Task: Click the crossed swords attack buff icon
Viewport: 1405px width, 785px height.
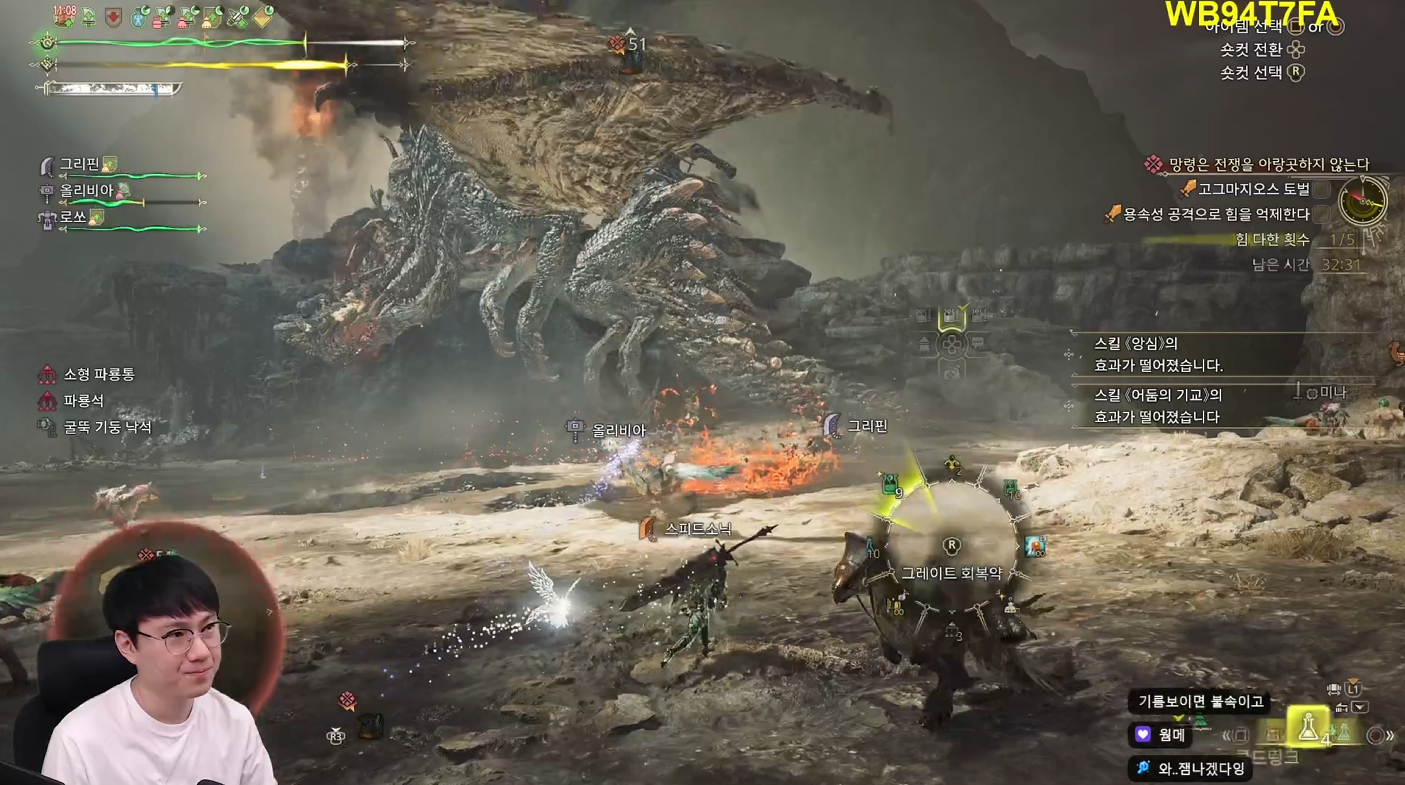Action: pos(238,17)
